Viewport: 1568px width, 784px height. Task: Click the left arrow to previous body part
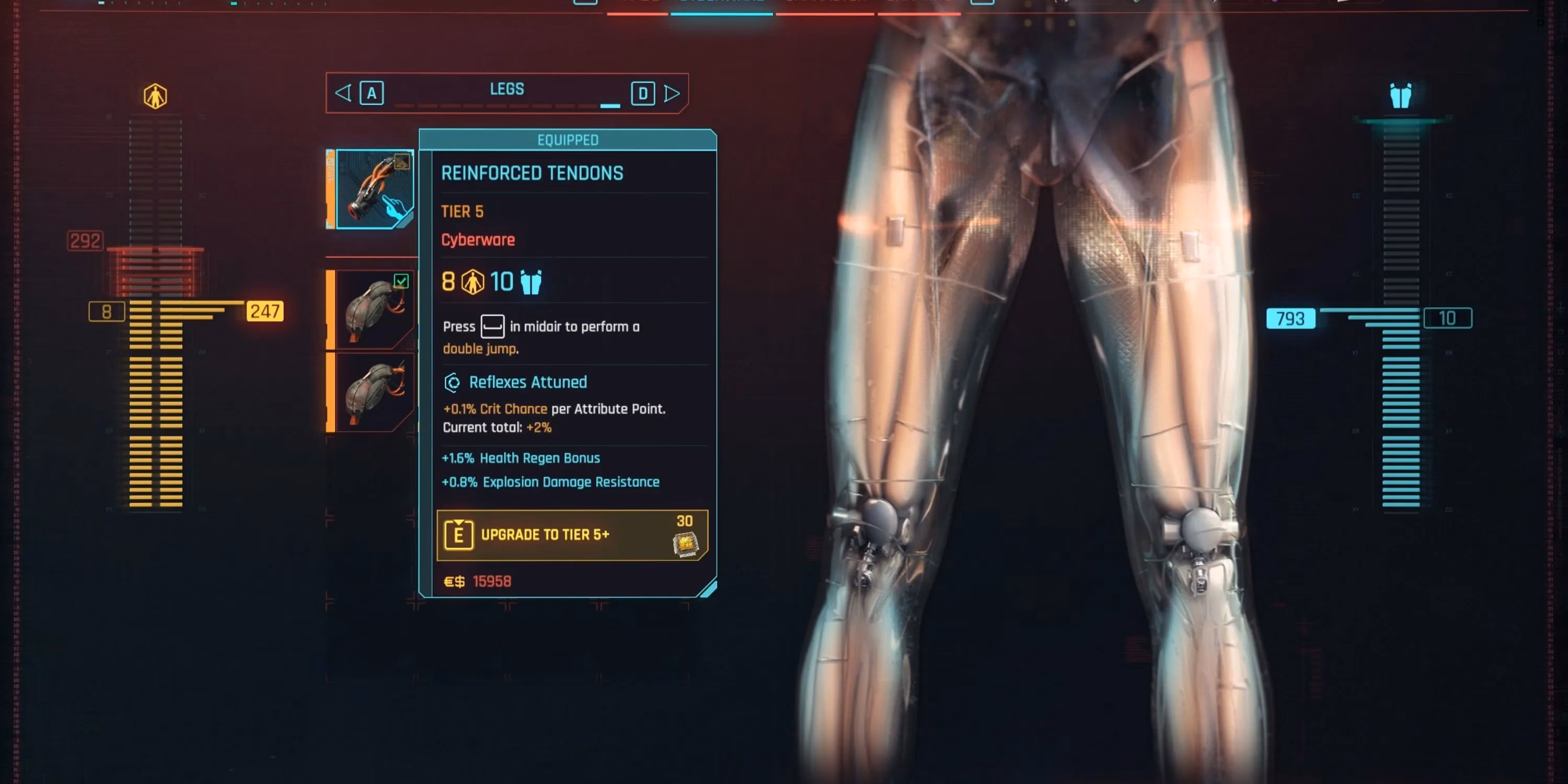(x=342, y=93)
